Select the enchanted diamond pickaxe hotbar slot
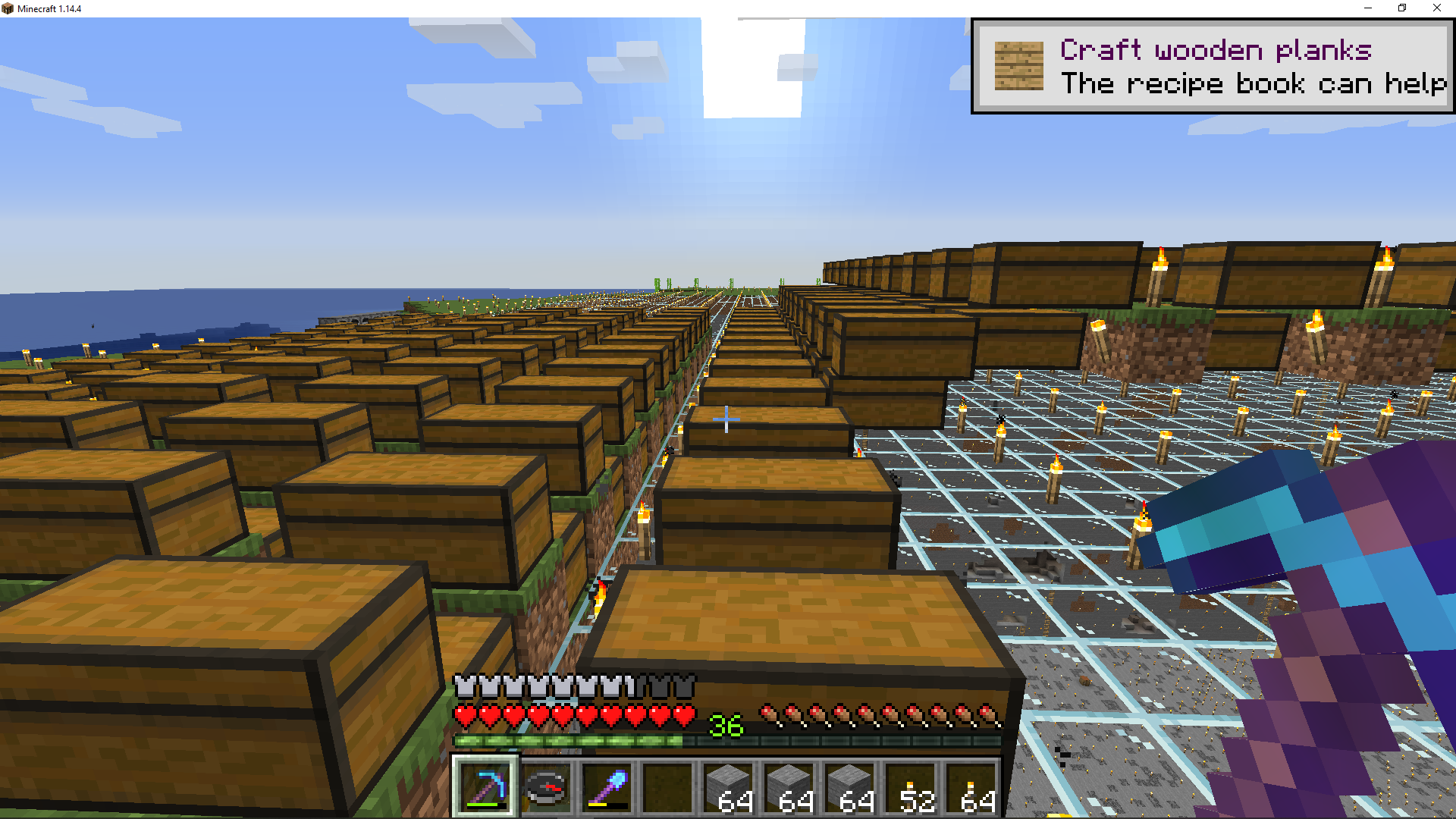Image resolution: width=1456 pixels, height=819 pixels. click(485, 786)
